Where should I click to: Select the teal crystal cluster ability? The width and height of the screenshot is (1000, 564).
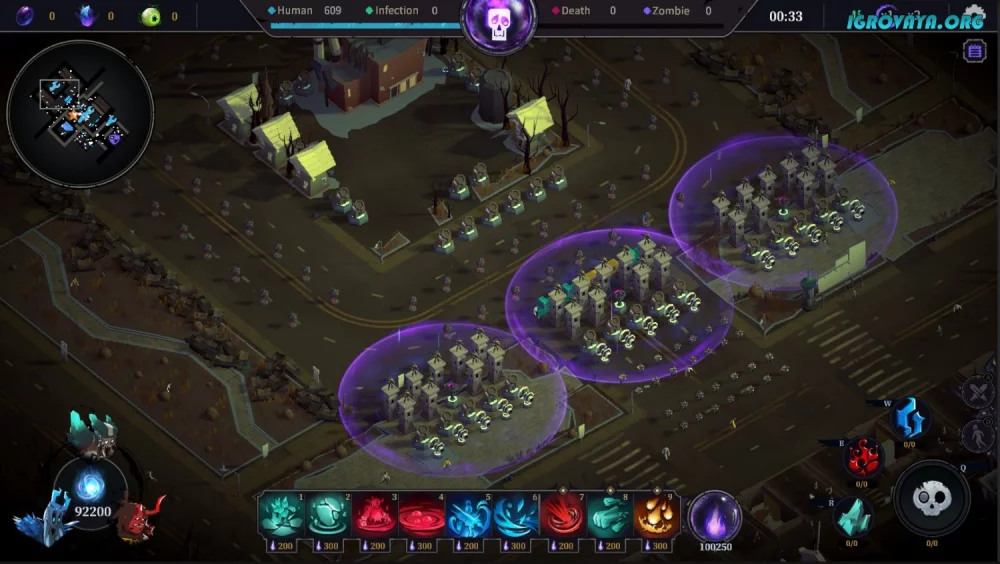852,517
